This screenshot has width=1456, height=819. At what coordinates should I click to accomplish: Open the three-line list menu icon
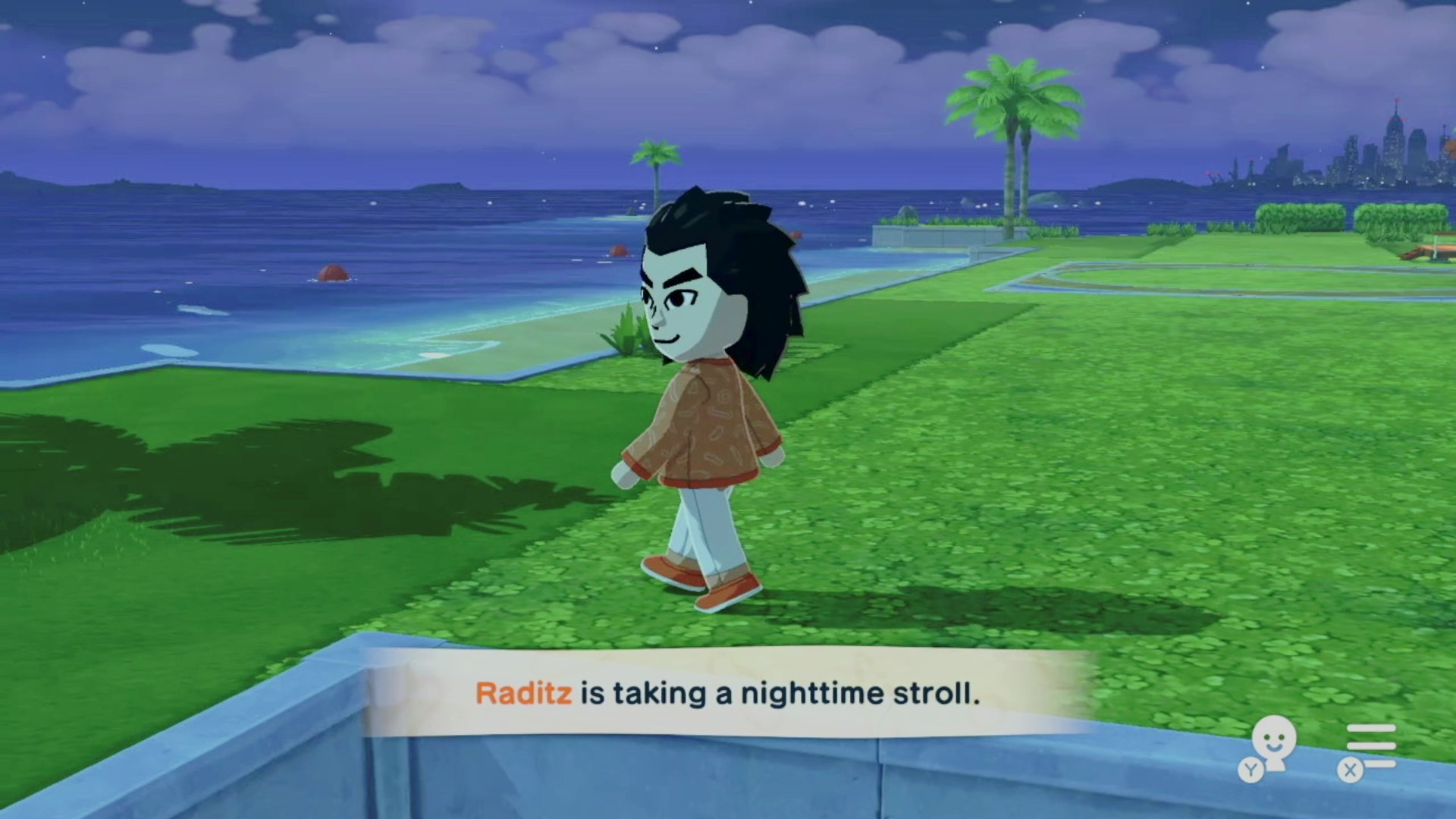tap(1370, 746)
